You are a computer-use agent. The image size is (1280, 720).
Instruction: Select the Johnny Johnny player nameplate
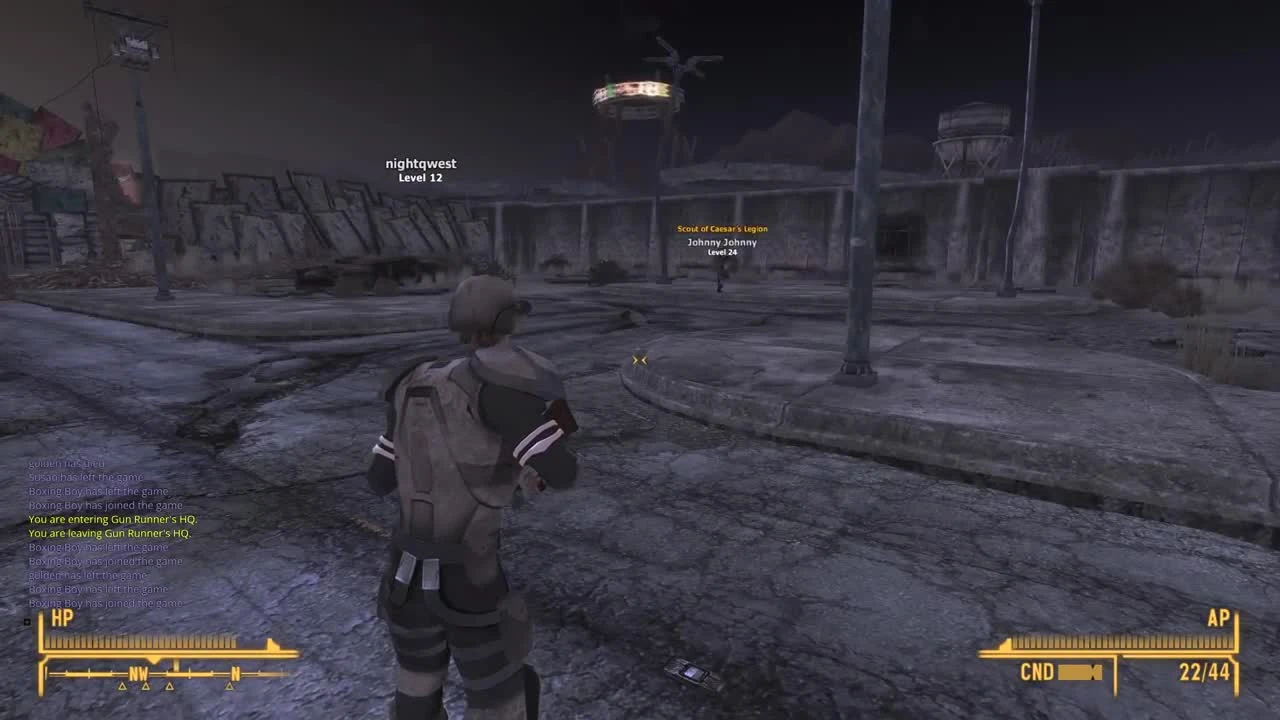(722, 242)
